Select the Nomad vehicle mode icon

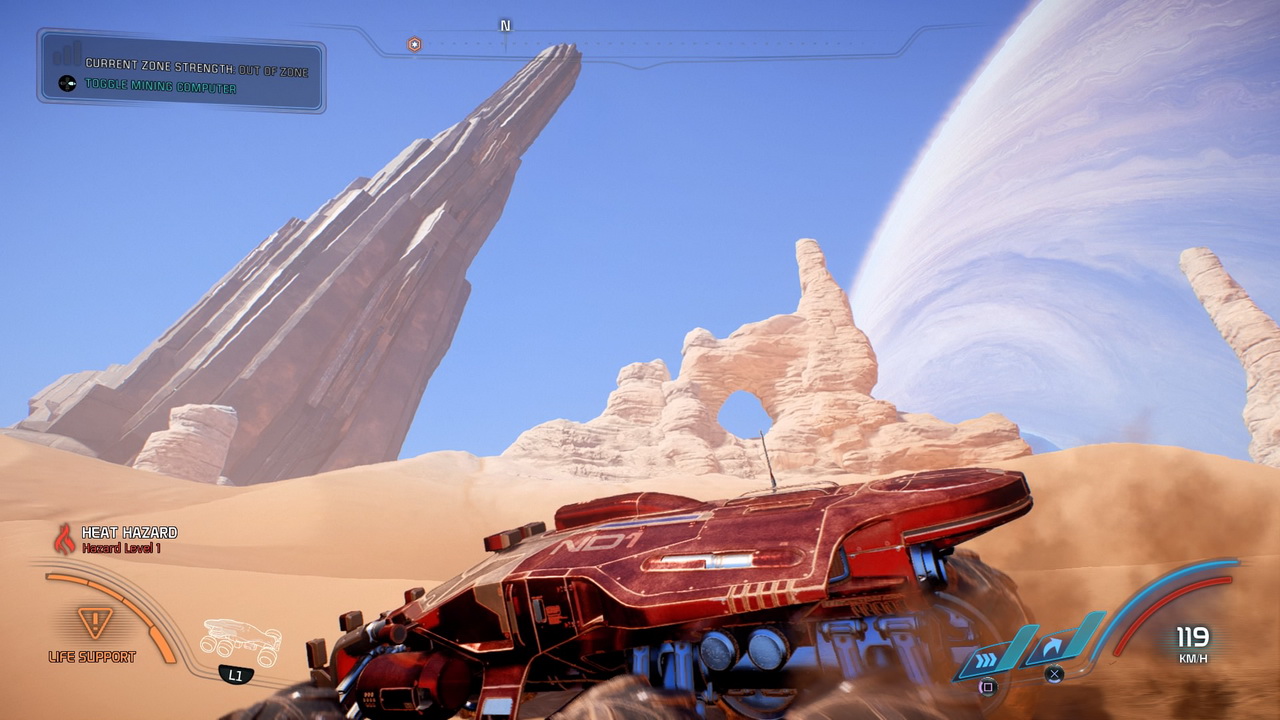pos(240,641)
